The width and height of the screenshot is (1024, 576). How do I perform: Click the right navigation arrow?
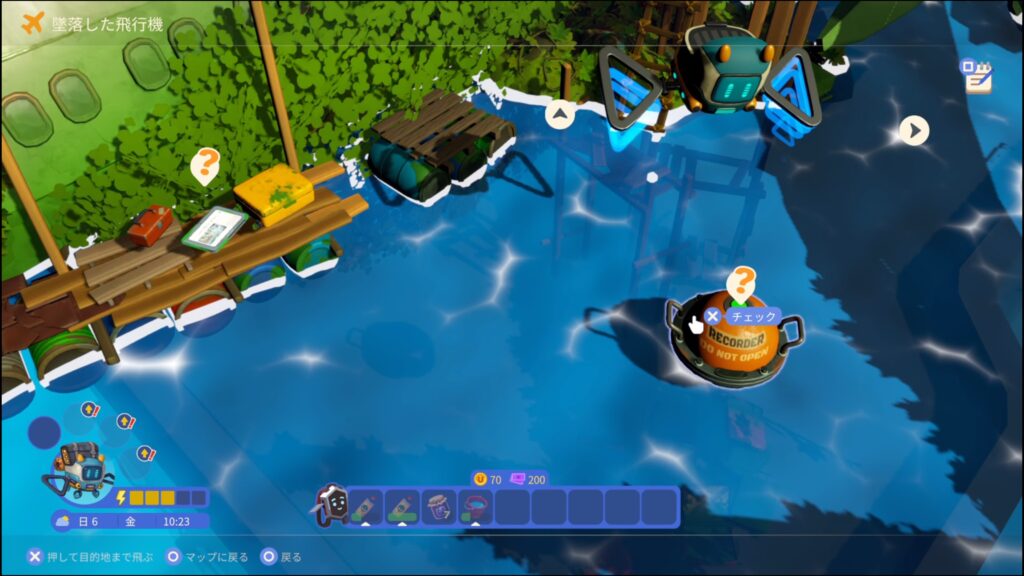913,130
